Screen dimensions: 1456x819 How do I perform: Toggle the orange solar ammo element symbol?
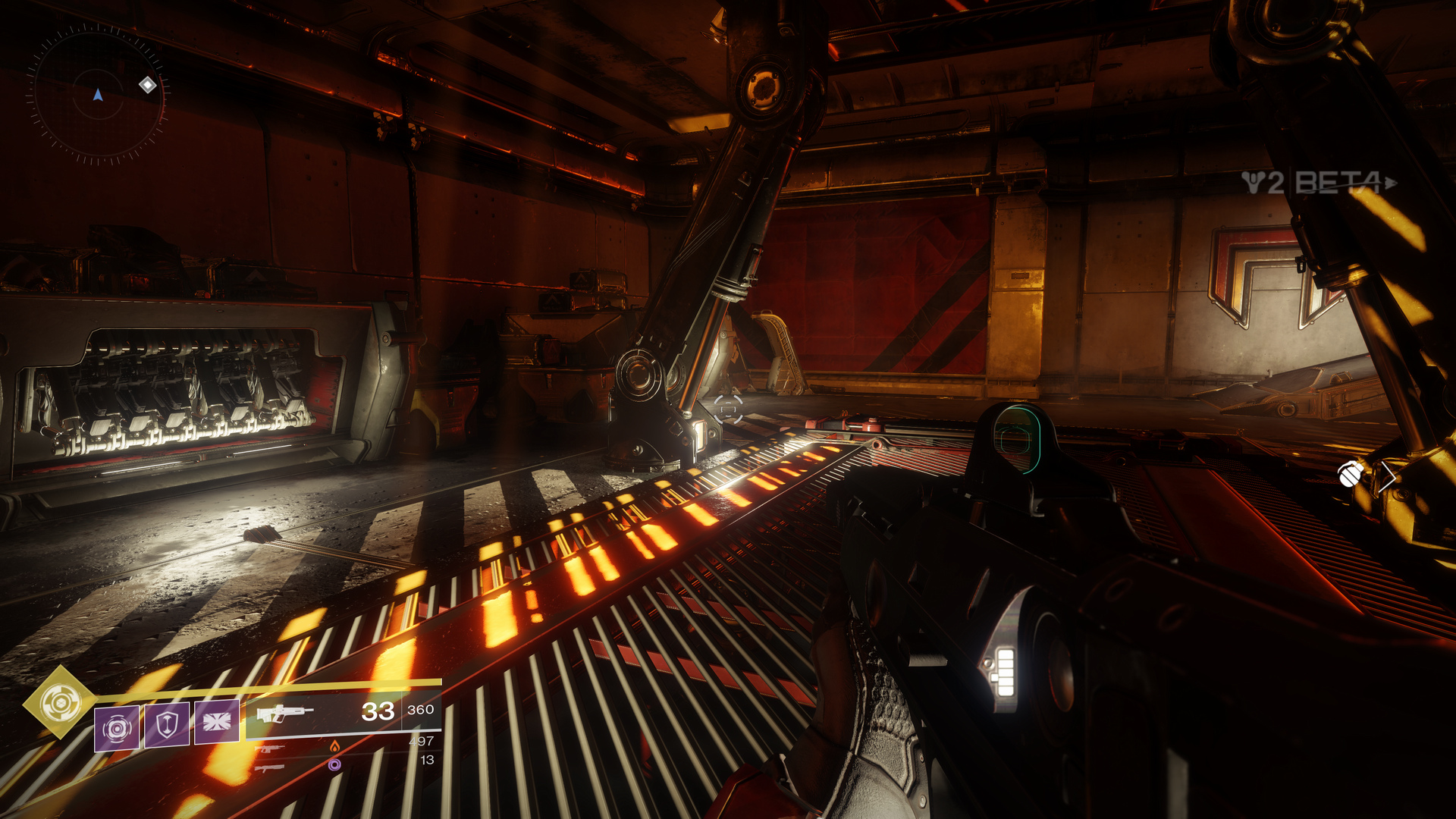pyautogui.click(x=336, y=748)
